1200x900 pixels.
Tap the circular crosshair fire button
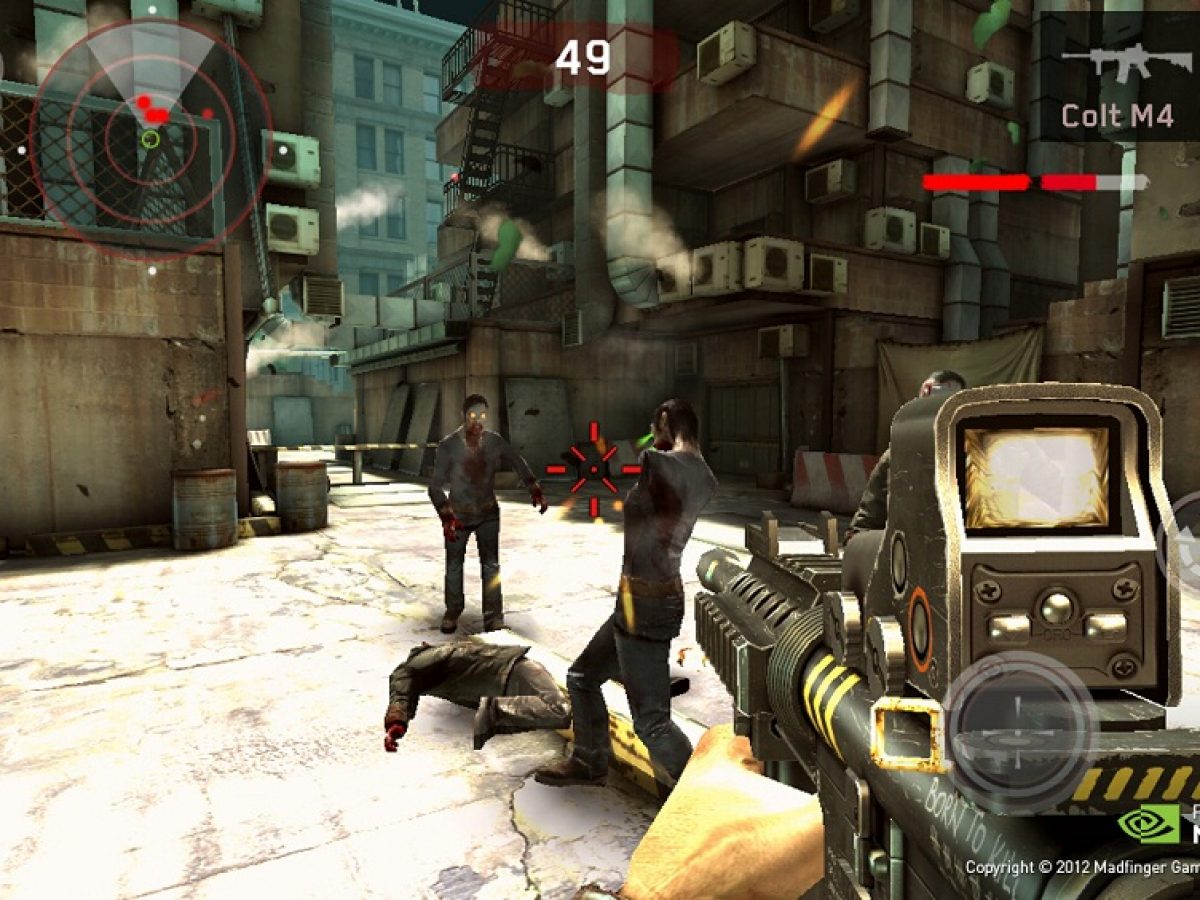pyautogui.click(x=1020, y=733)
